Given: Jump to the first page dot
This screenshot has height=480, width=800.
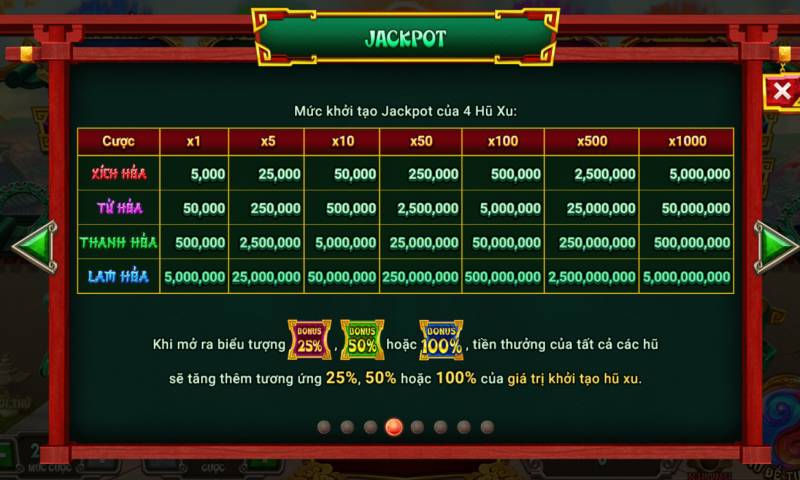Looking at the screenshot, I should [x=324, y=427].
